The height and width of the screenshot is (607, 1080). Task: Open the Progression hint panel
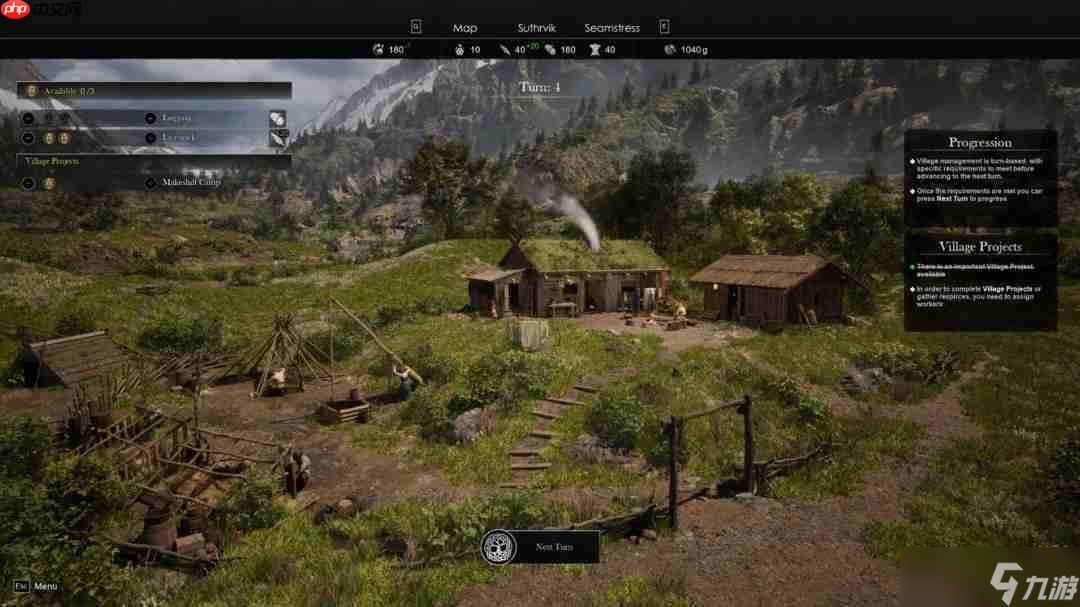coord(980,143)
